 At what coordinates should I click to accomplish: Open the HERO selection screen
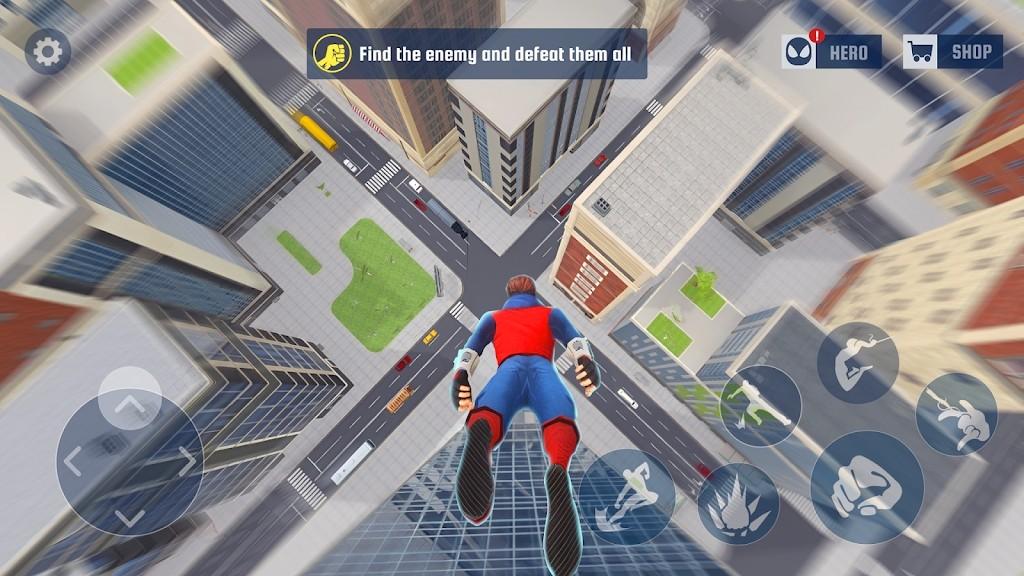[x=832, y=52]
